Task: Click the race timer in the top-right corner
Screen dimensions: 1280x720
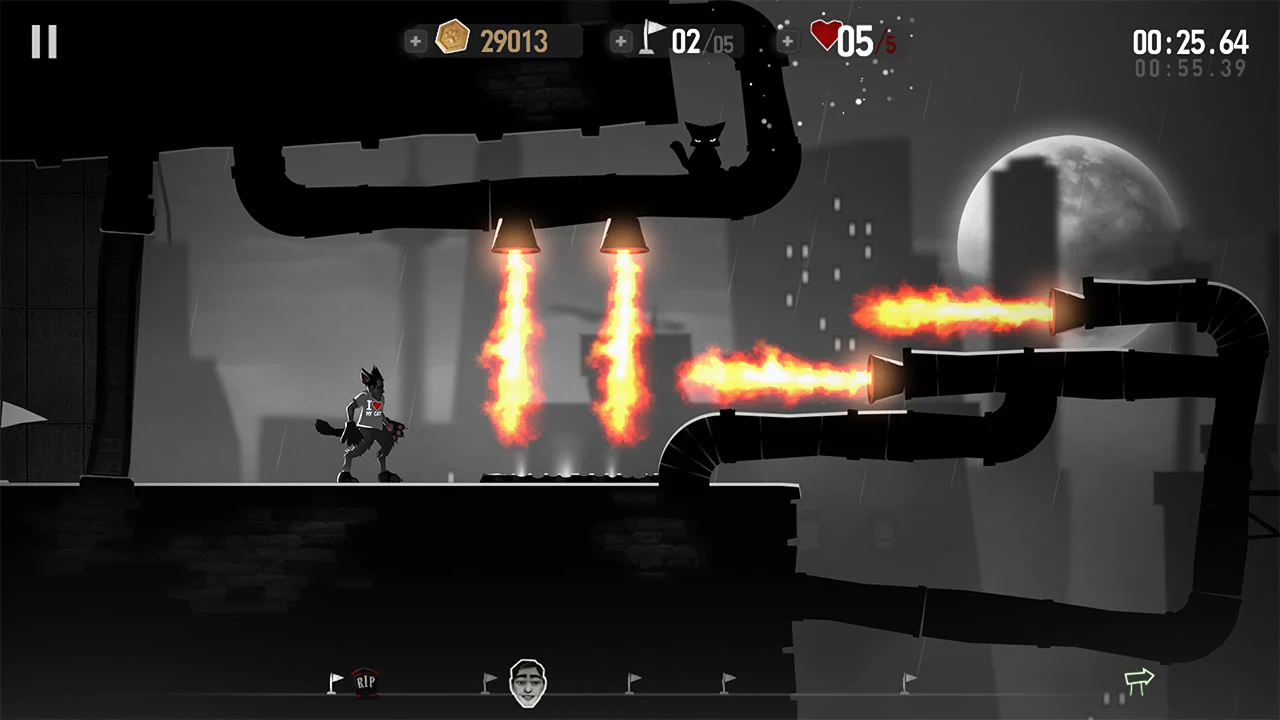Action: pyautogui.click(x=1190, y=42)
